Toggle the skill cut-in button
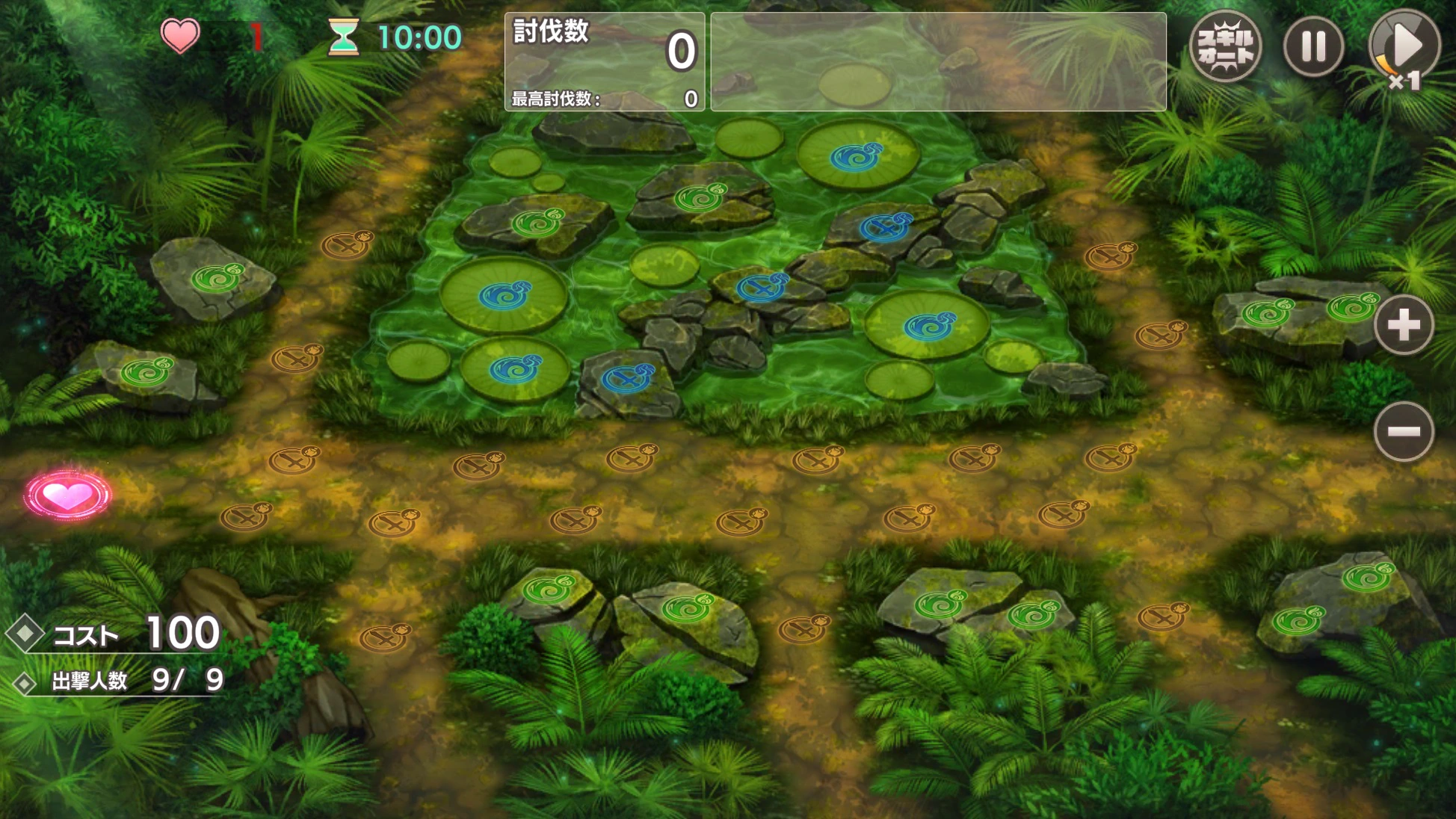This screenshot has height=819, width=1456. [1225, 46]
